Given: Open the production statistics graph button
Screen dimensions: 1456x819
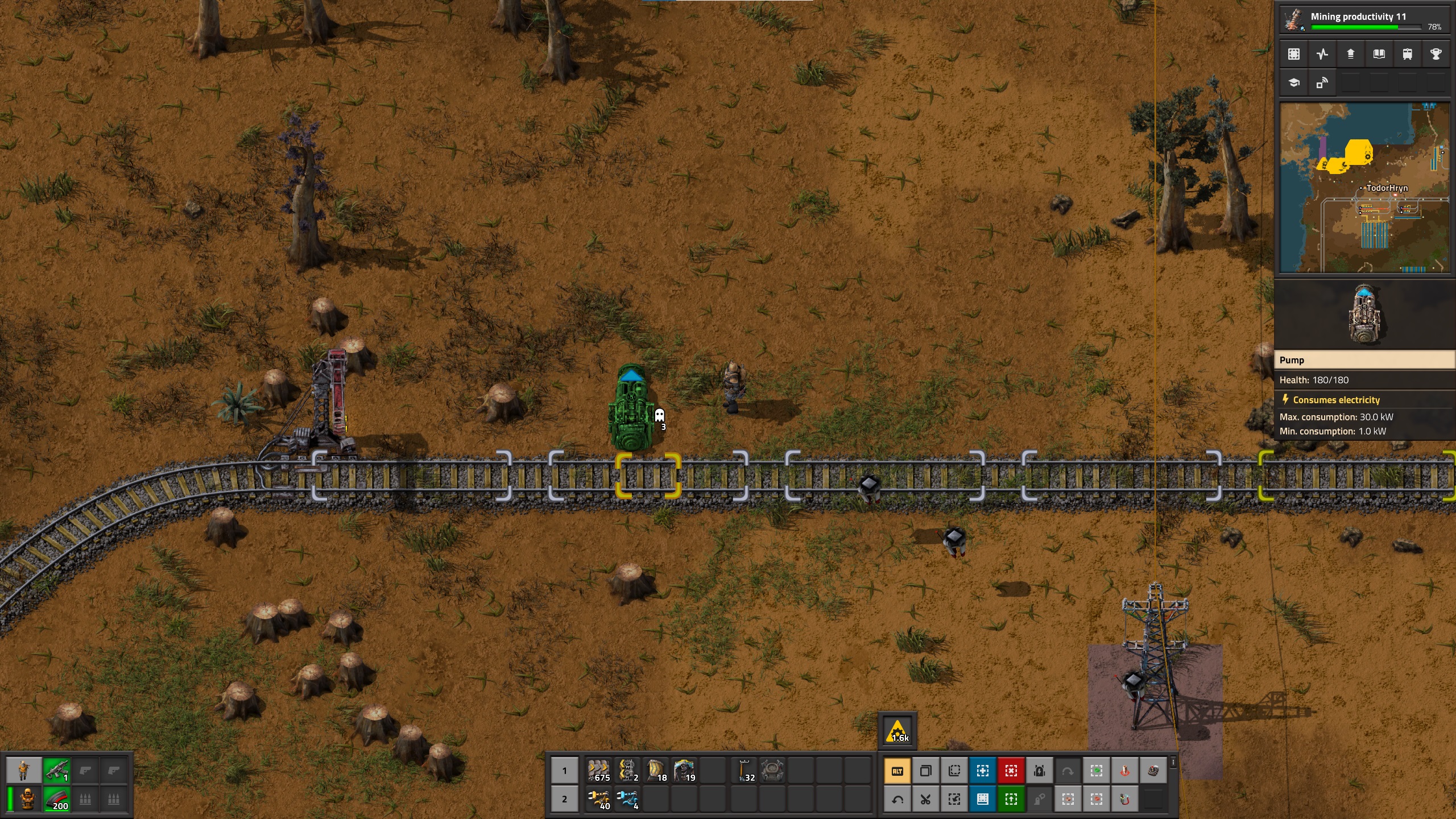Looking at the screenshot, I should coord(1322,54).
